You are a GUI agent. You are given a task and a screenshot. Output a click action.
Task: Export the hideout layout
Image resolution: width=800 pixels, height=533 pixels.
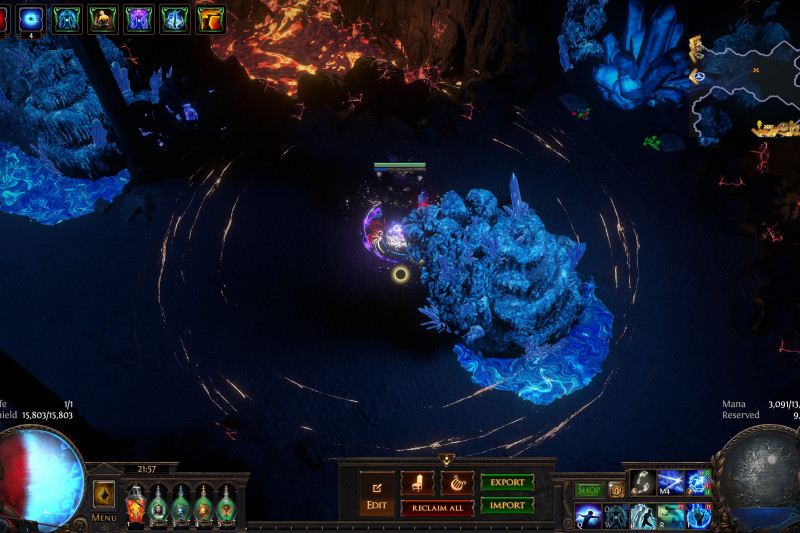pos(507,482)
